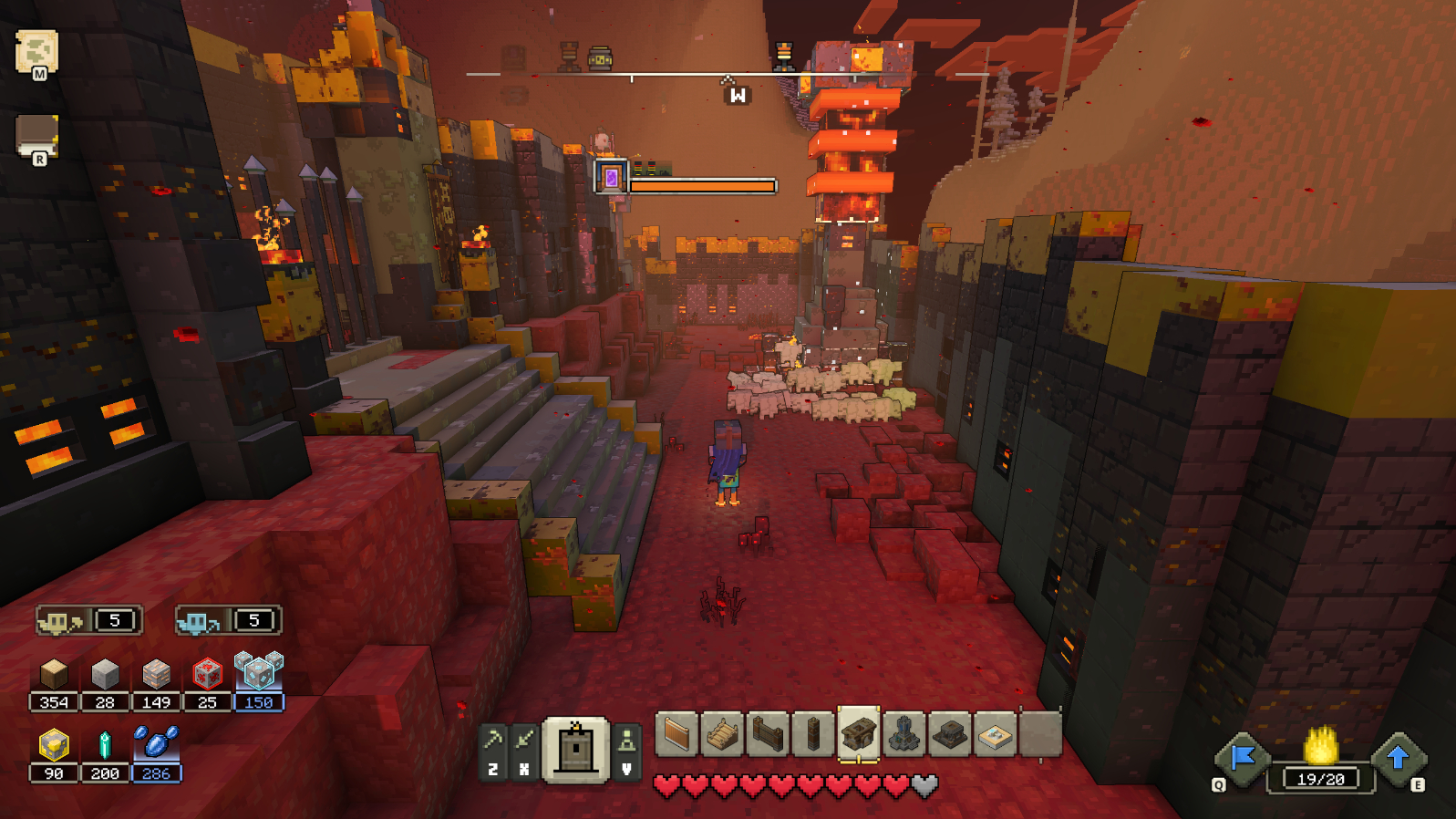The width and height of the screenshot is (1456, 819).
Task: Select the wooden wall structure slot
Action: [x=676, y=734]
